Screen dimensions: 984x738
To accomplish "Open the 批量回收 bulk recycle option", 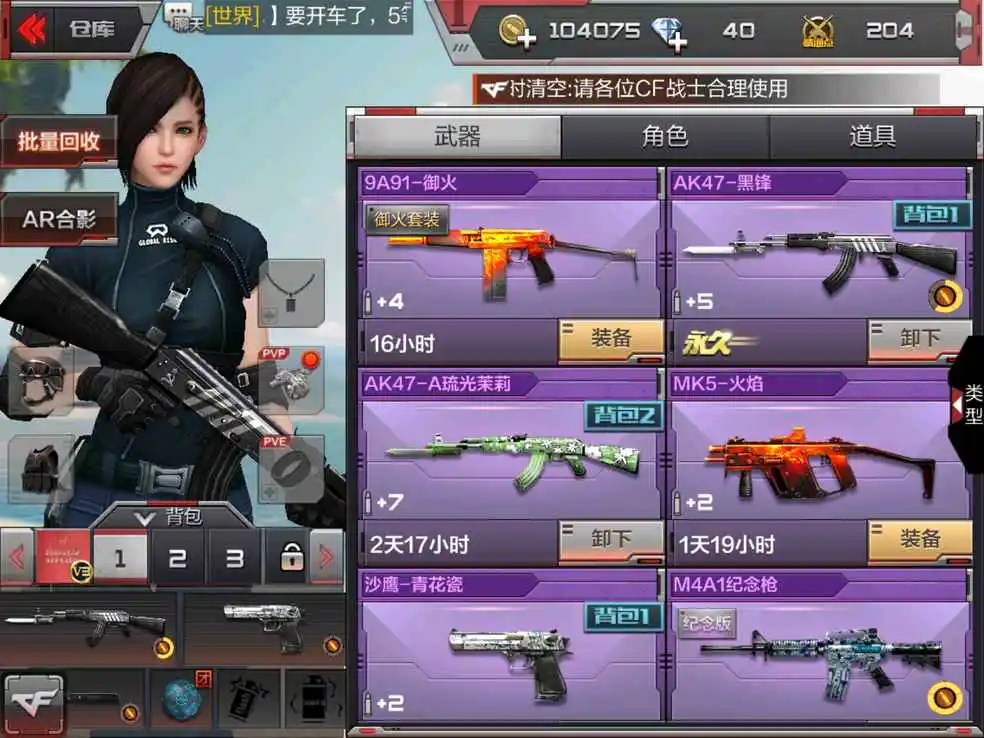I will [x=59, y=142].
